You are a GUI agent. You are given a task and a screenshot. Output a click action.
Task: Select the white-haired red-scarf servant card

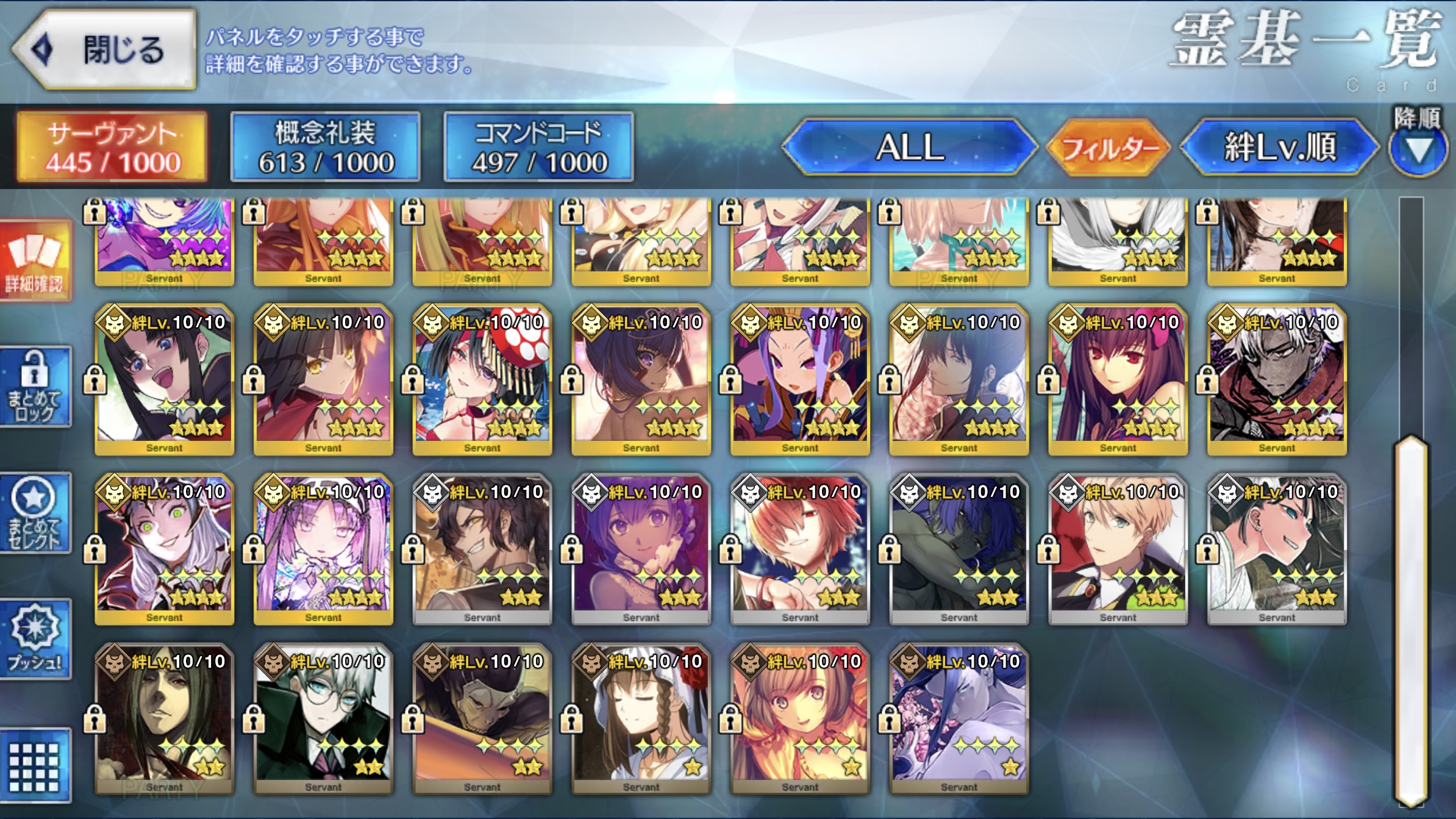[1277, 380]
